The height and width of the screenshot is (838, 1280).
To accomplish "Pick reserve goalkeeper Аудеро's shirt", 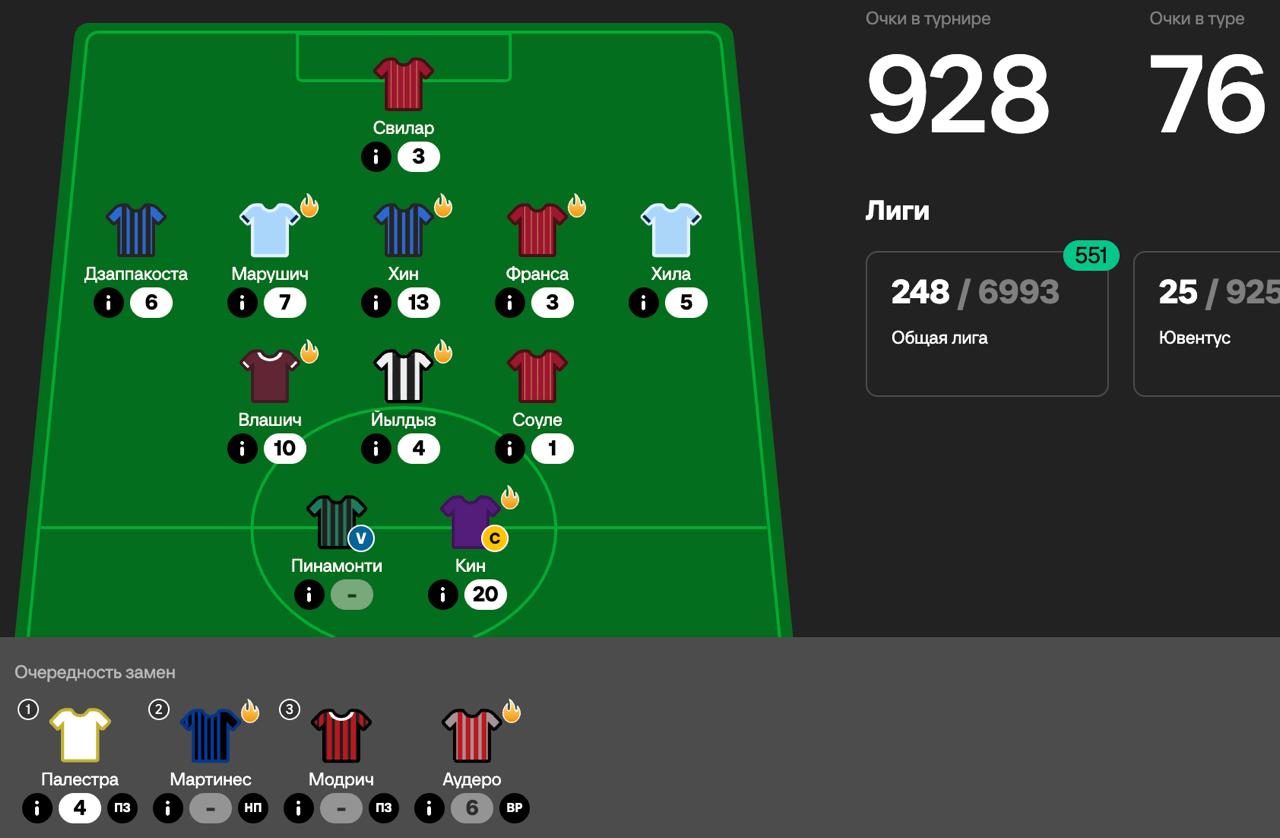I will (x=472, y=735).
